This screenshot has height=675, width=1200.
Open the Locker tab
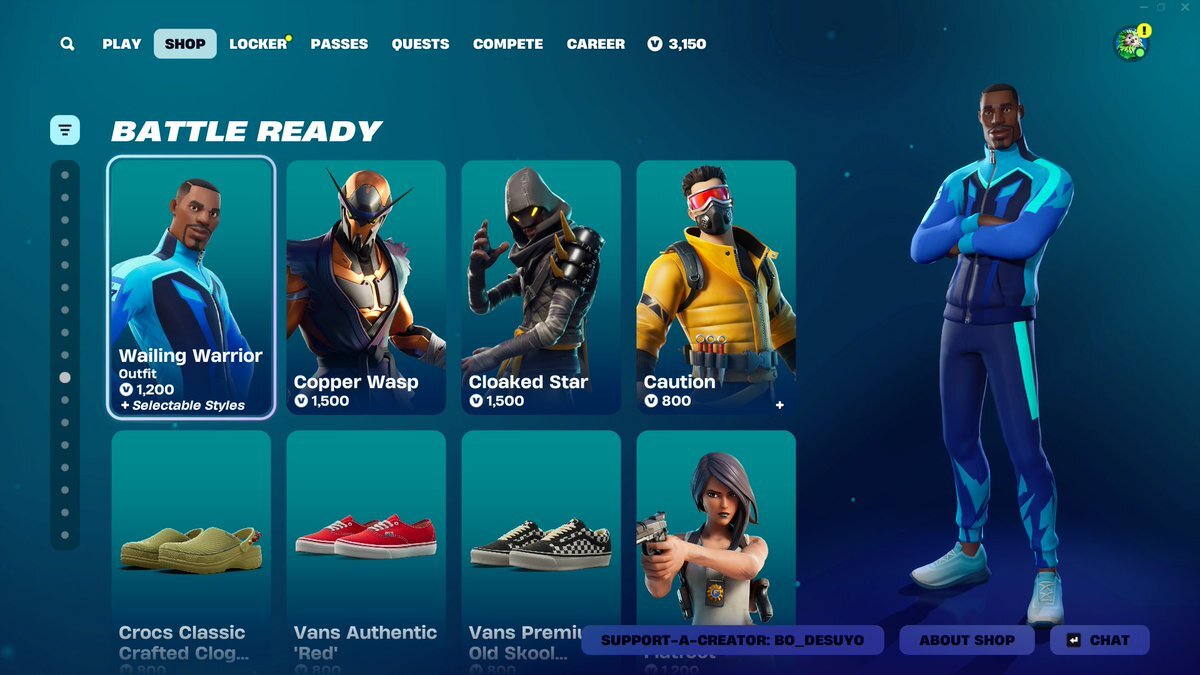[x=258, y=44]
